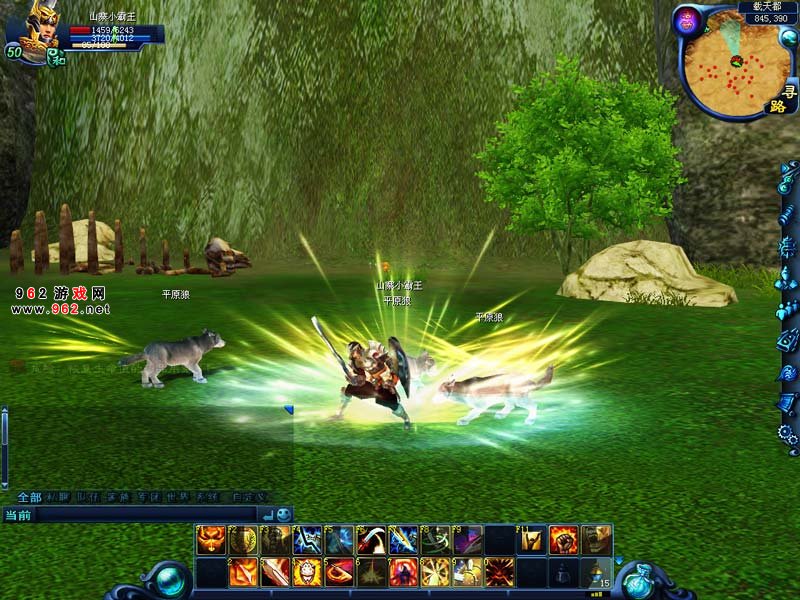Viewport: 800px width, 600px height.
Task: Click the 当前 chat channel selector
Action: tap(18, 514)
